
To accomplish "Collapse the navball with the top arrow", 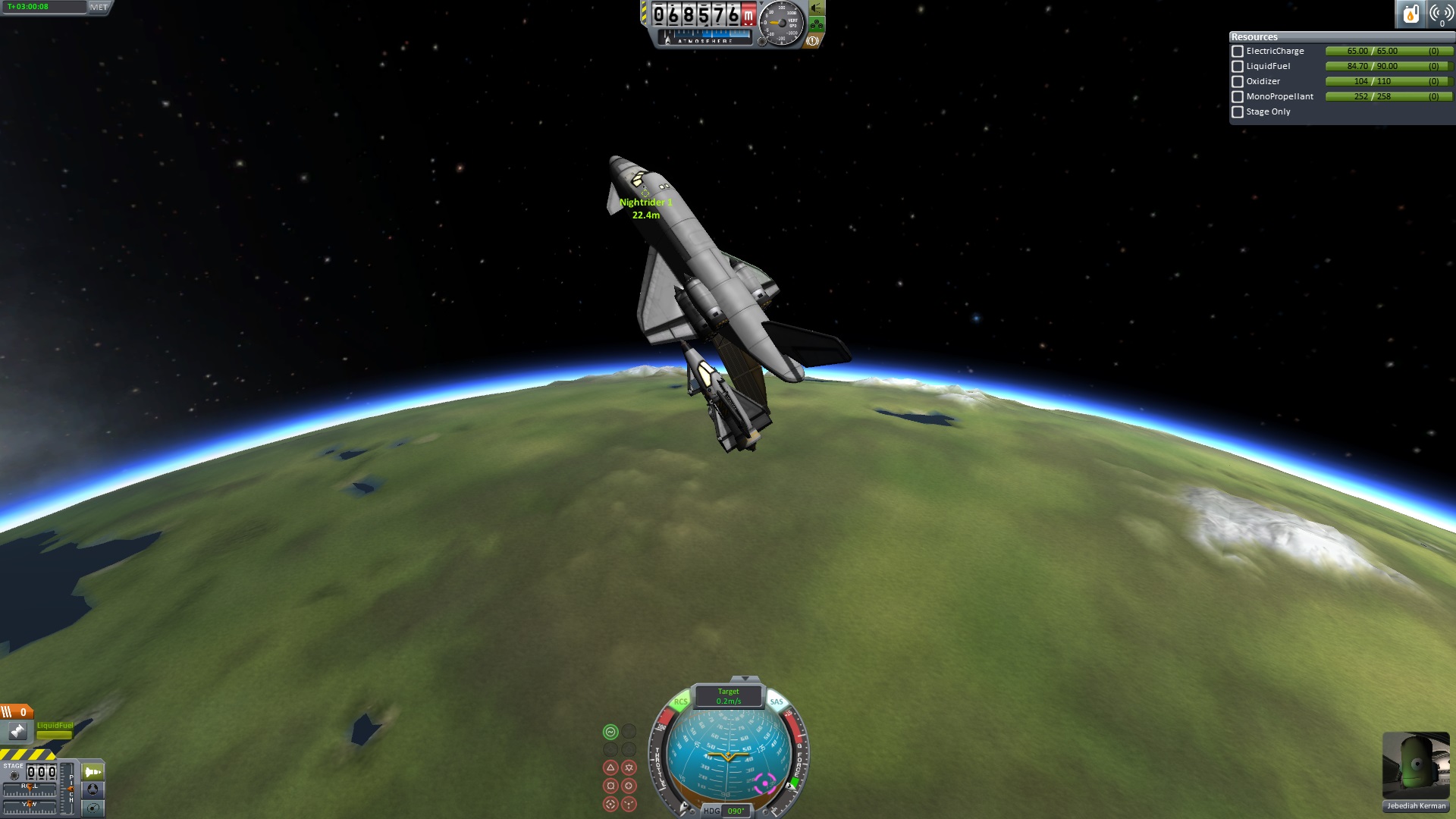I will [x=745, y=678].
